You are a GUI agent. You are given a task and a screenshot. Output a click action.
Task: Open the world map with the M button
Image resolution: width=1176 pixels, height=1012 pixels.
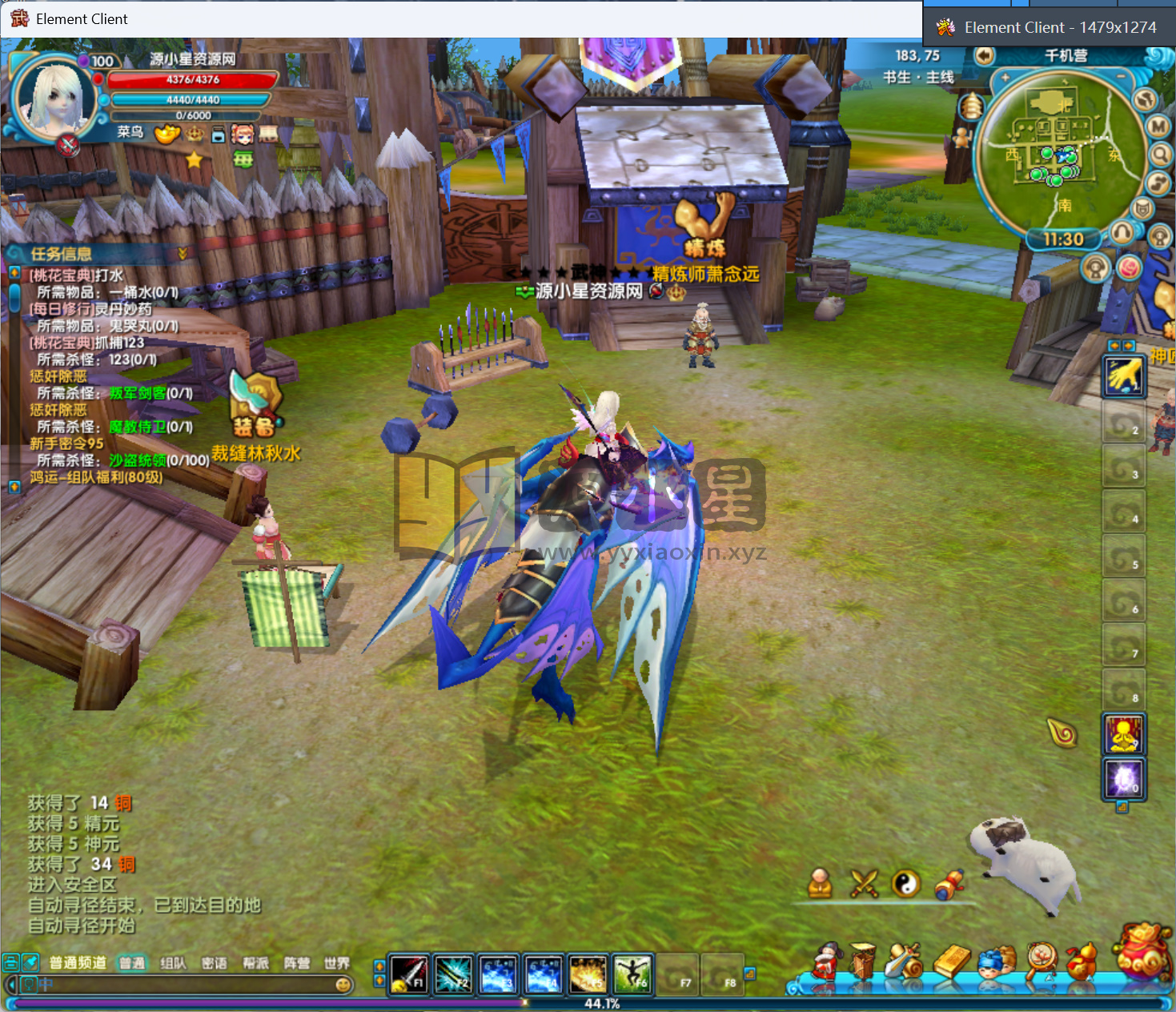pyautogui.click(x=1158, y=127)
